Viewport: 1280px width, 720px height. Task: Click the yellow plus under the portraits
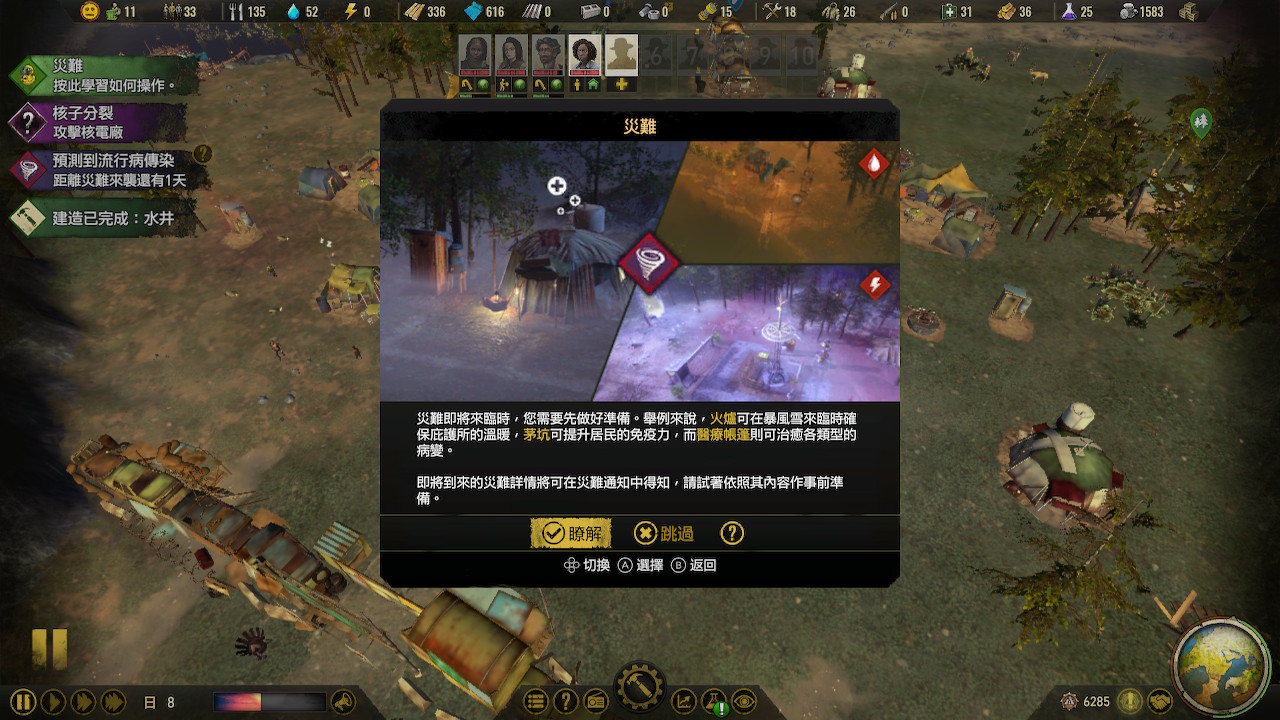point(622,85)
